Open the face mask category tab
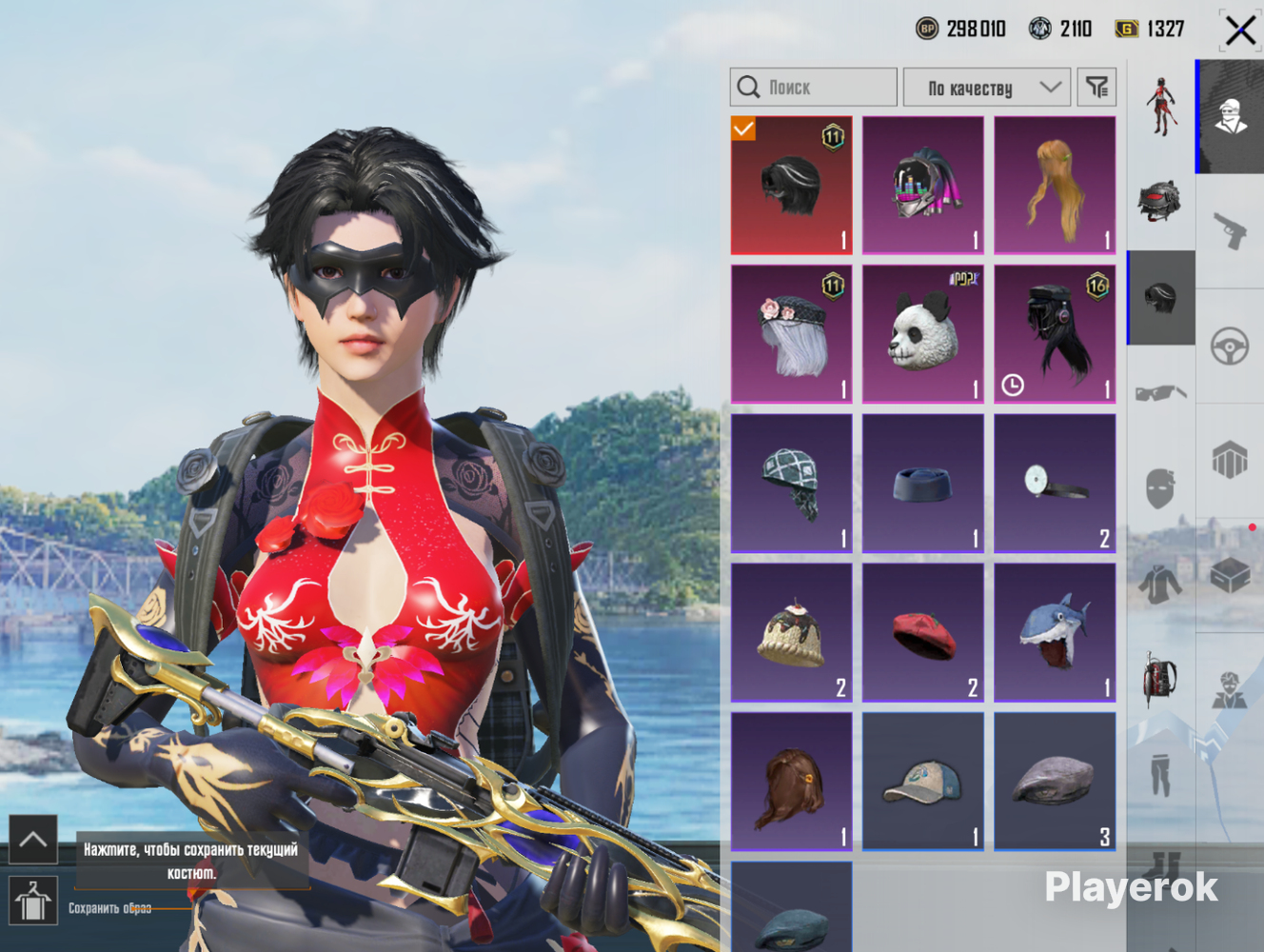Image resolution: width=1264 pixels, height=952 pixels. click(x=1161, y=488)
